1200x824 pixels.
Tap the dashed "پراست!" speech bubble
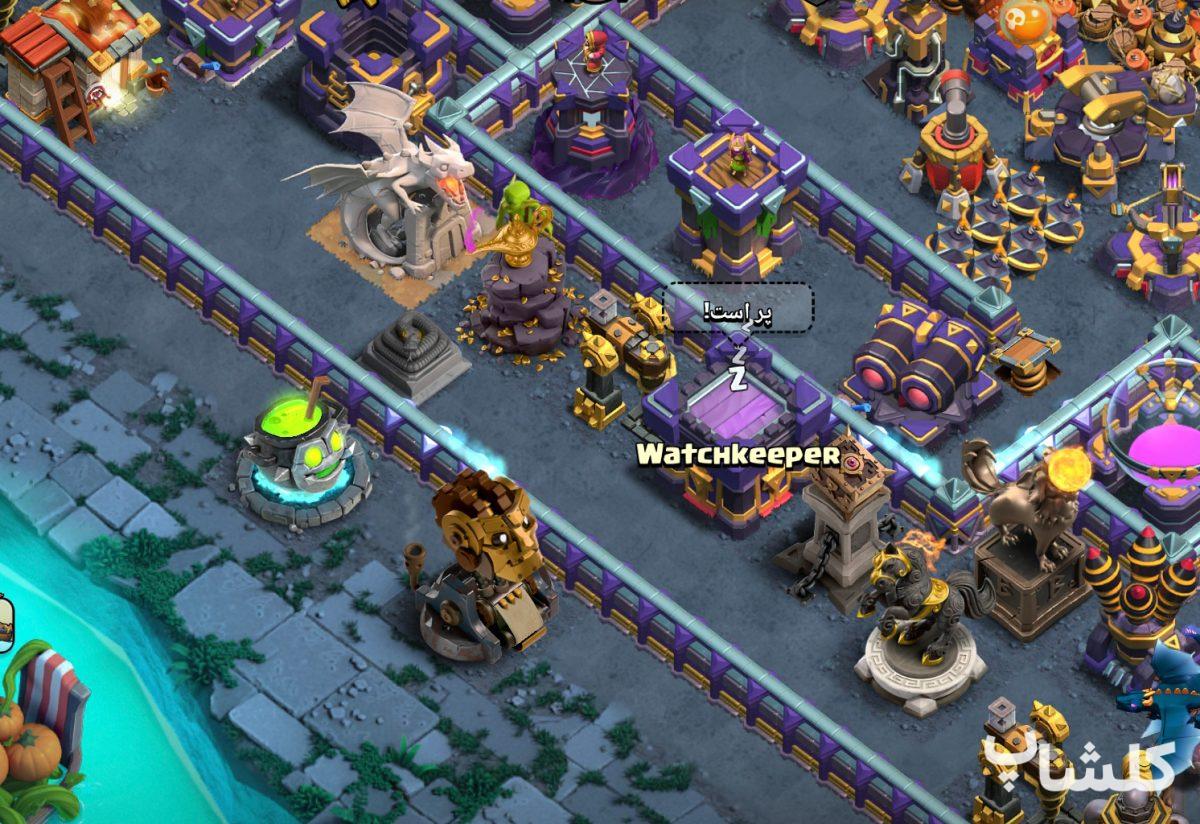pos(738,310)
